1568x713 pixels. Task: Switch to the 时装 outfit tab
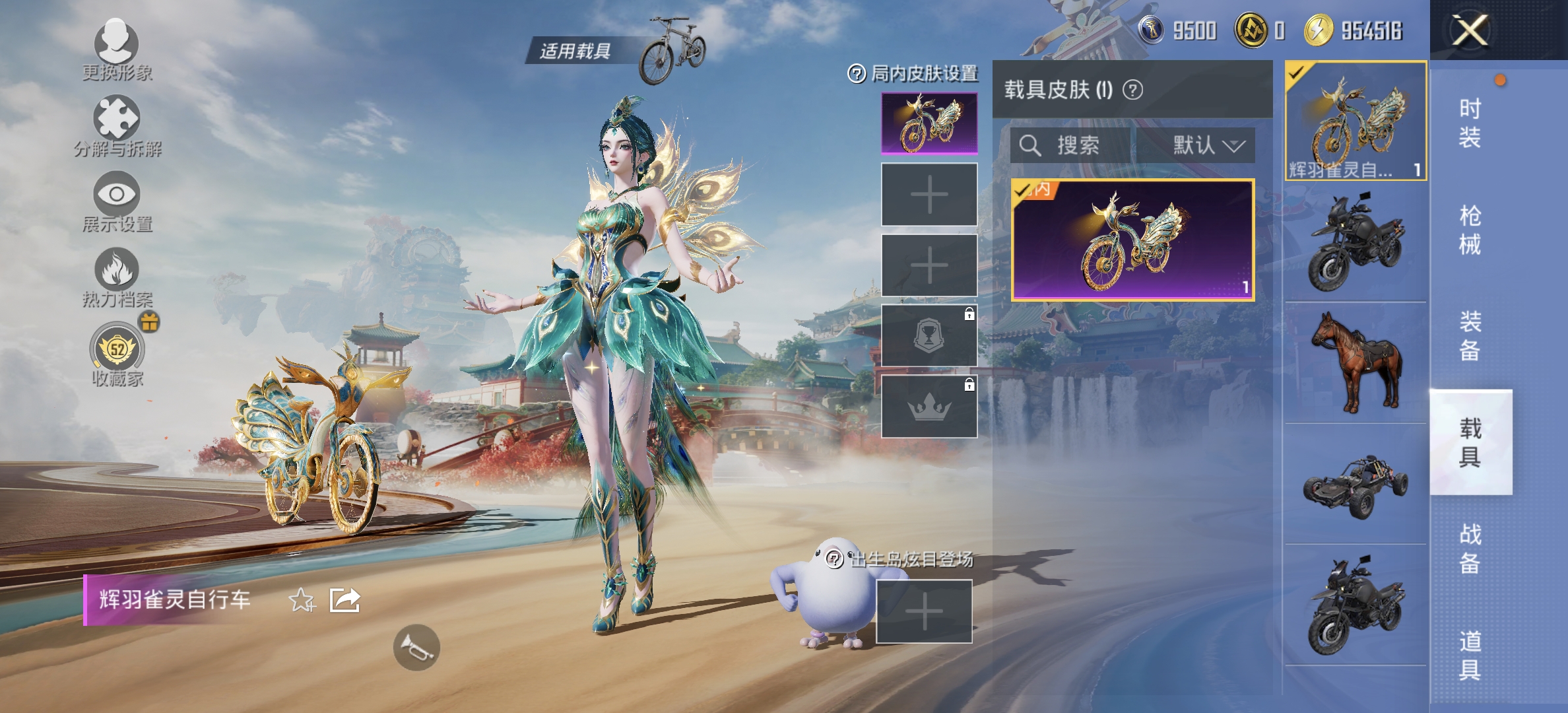click(x=1470, y=123)
